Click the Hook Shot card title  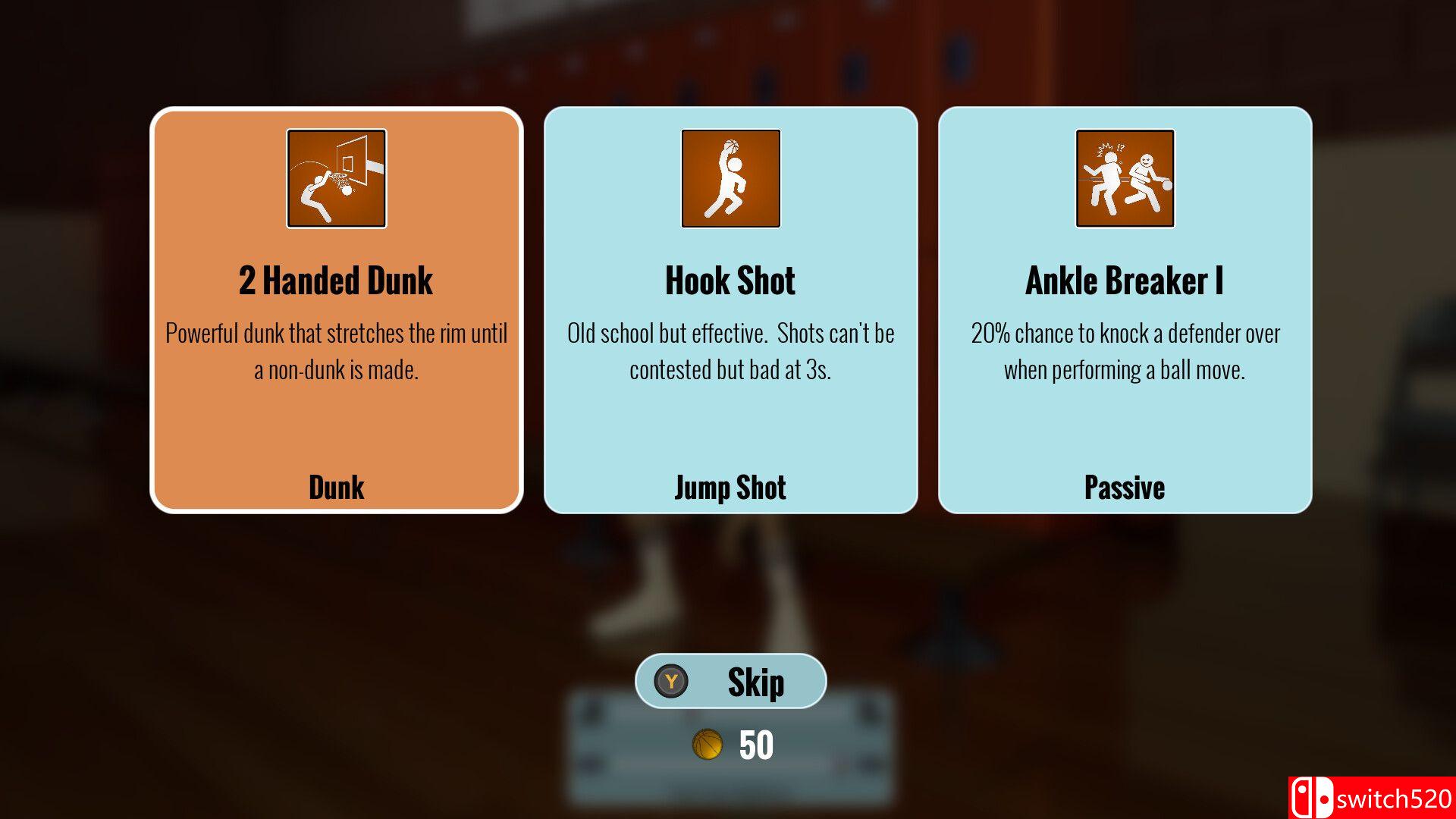pos(730,281)
